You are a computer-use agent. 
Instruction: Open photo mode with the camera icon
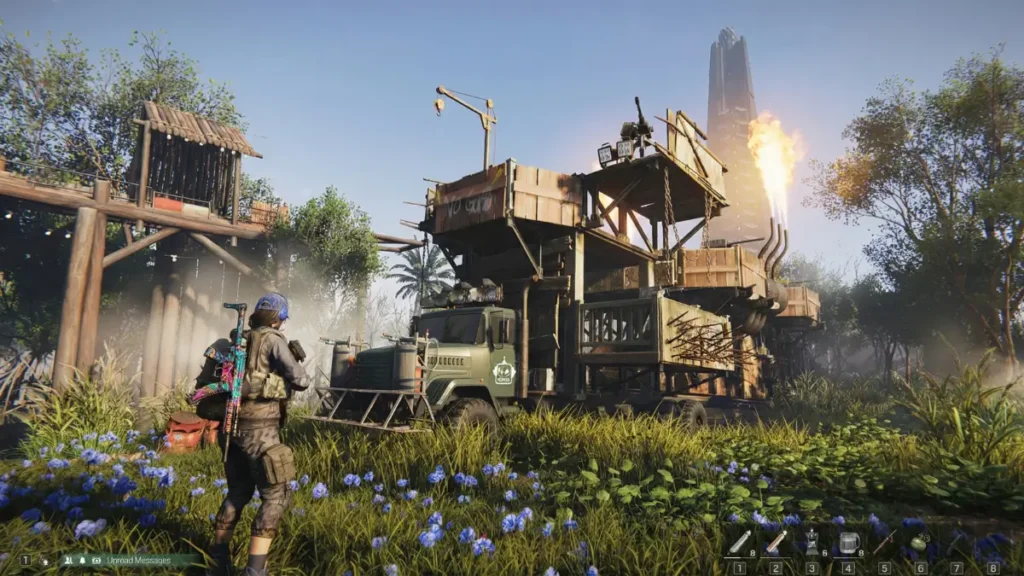(95, 561)
